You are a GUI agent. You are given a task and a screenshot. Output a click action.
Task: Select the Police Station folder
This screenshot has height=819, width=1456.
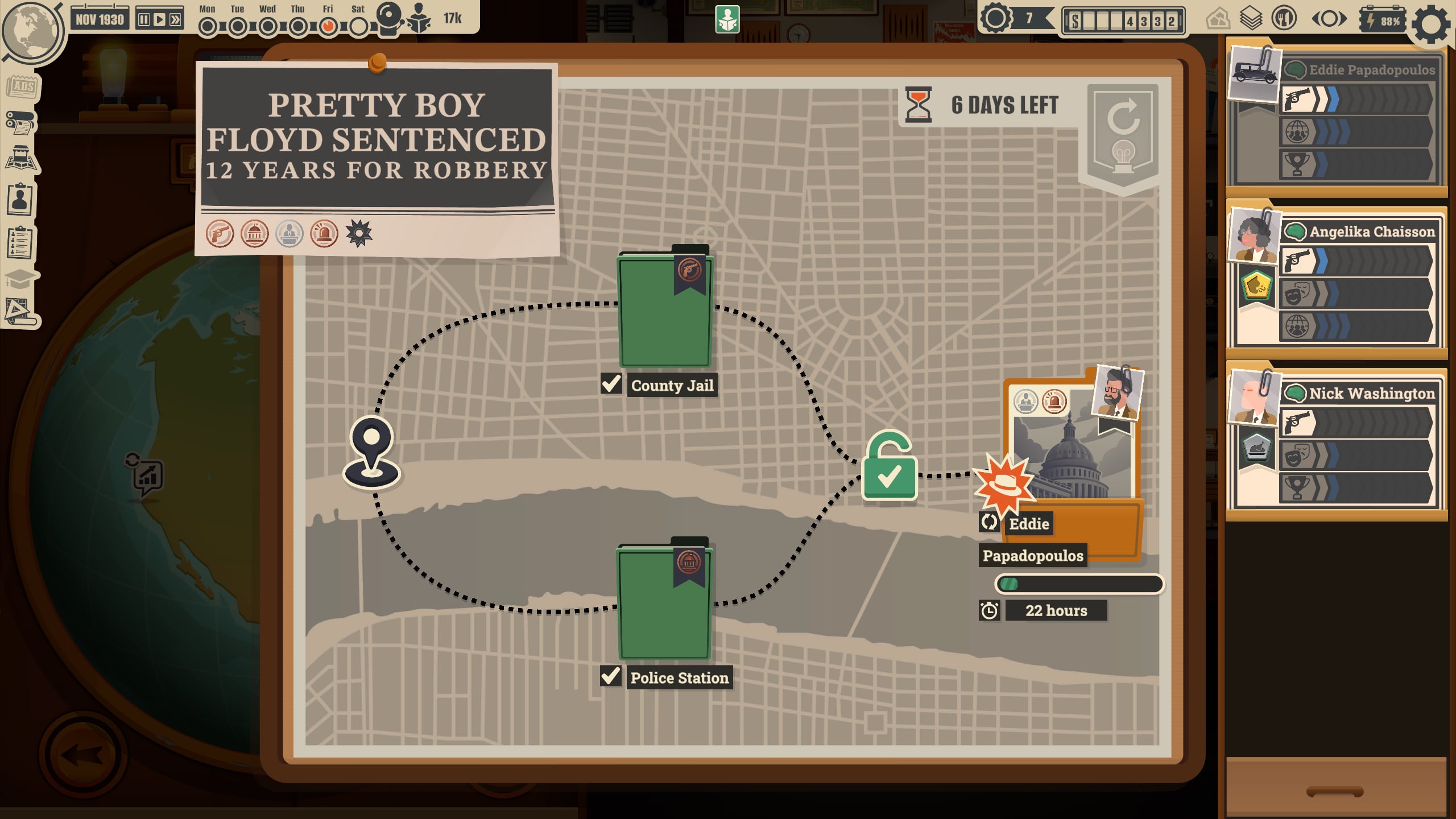point(664,602)
